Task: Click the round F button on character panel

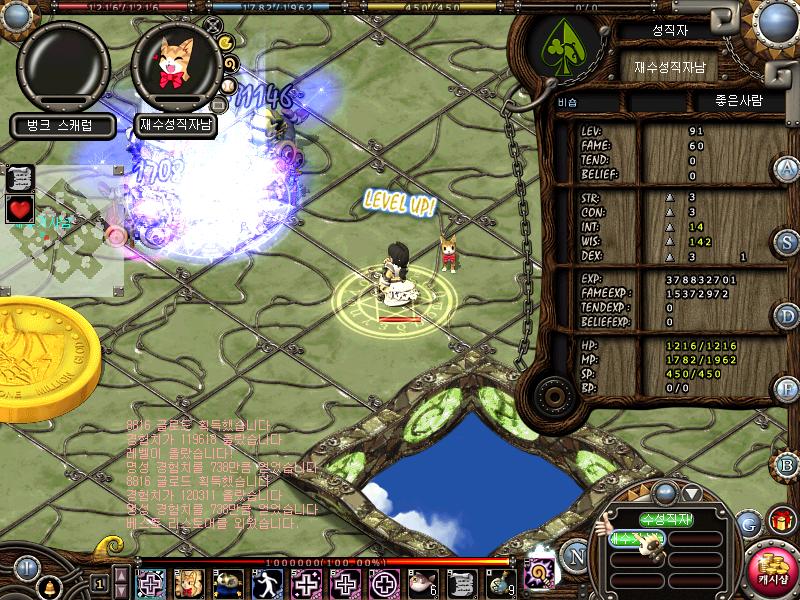Action: tap(788, 389)
